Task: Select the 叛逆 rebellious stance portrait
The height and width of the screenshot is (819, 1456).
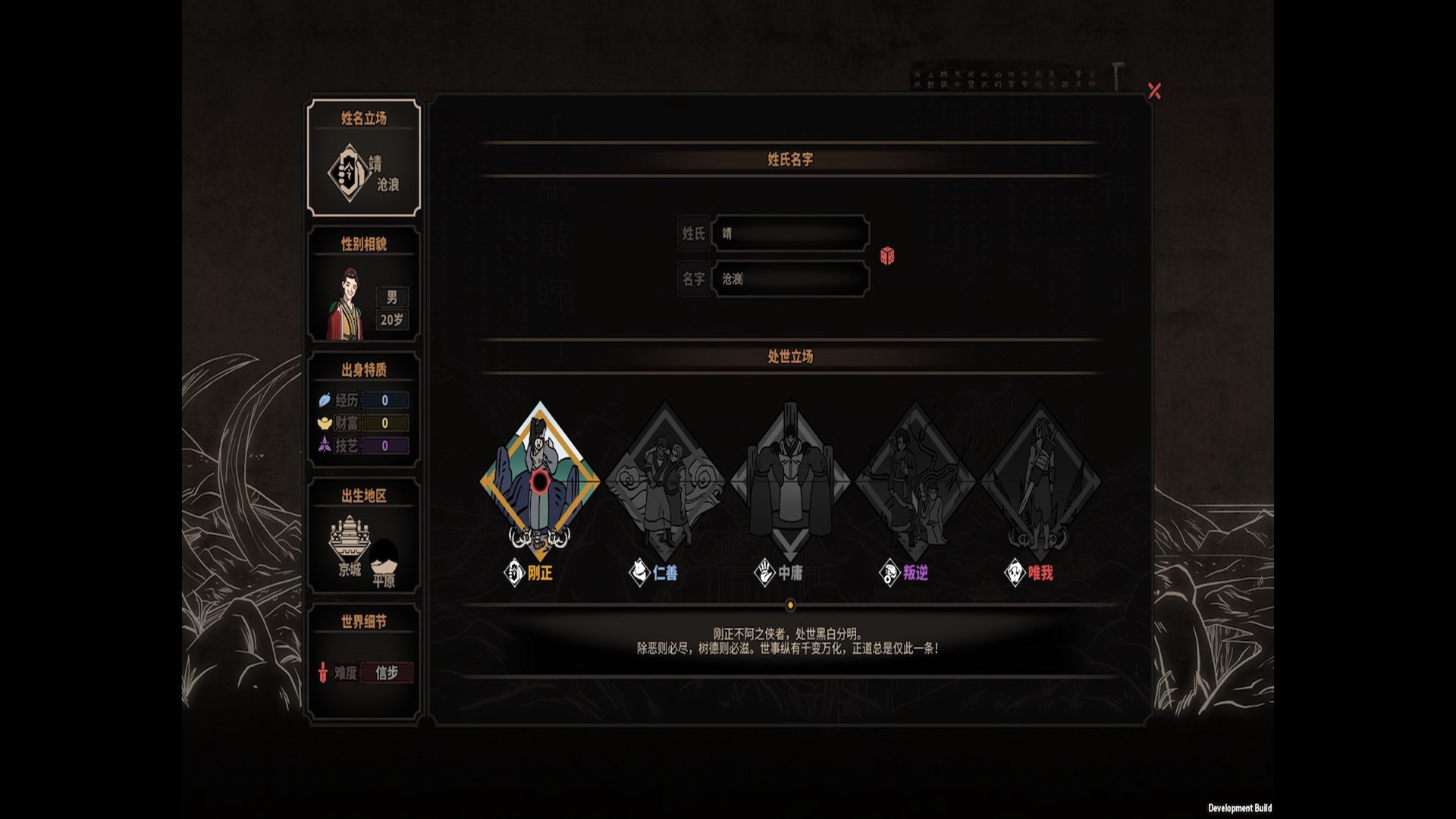Action: point(915,481)
